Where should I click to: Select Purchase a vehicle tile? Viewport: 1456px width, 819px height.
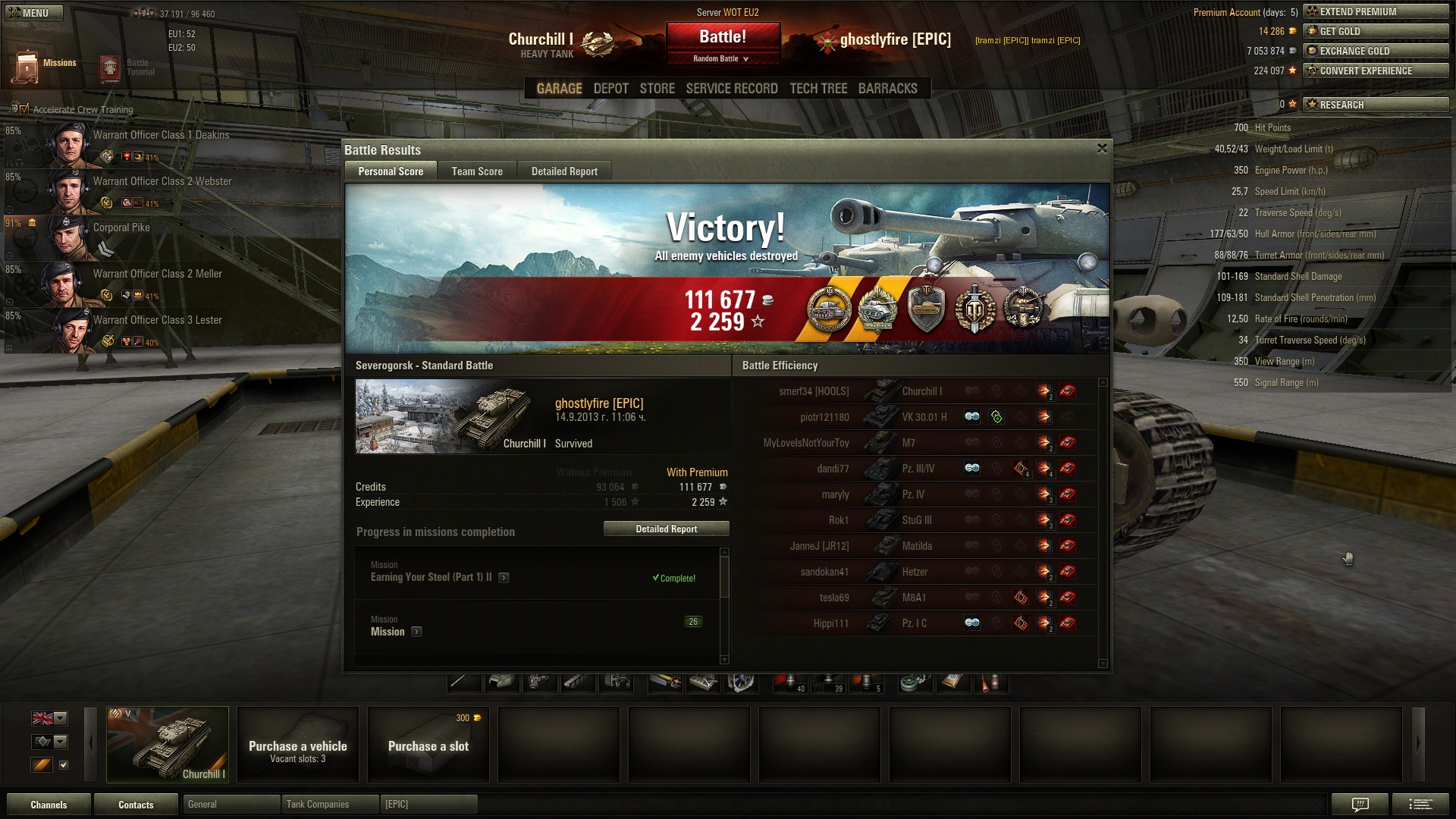[x=298, y=745]
